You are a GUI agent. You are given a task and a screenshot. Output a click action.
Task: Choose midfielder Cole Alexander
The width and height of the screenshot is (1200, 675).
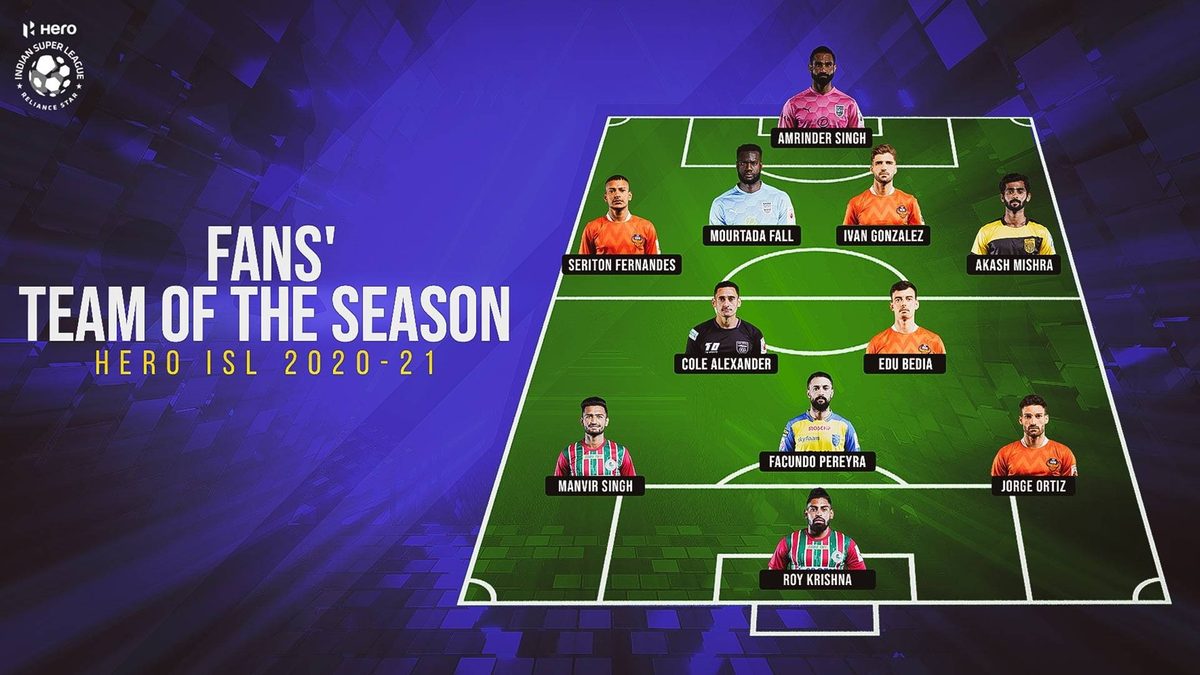coord(725,332)
